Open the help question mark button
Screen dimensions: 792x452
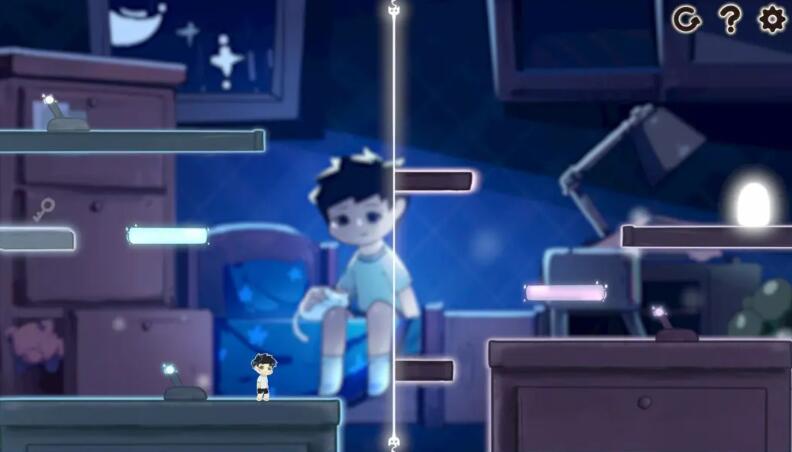click(x=730, y=19)
